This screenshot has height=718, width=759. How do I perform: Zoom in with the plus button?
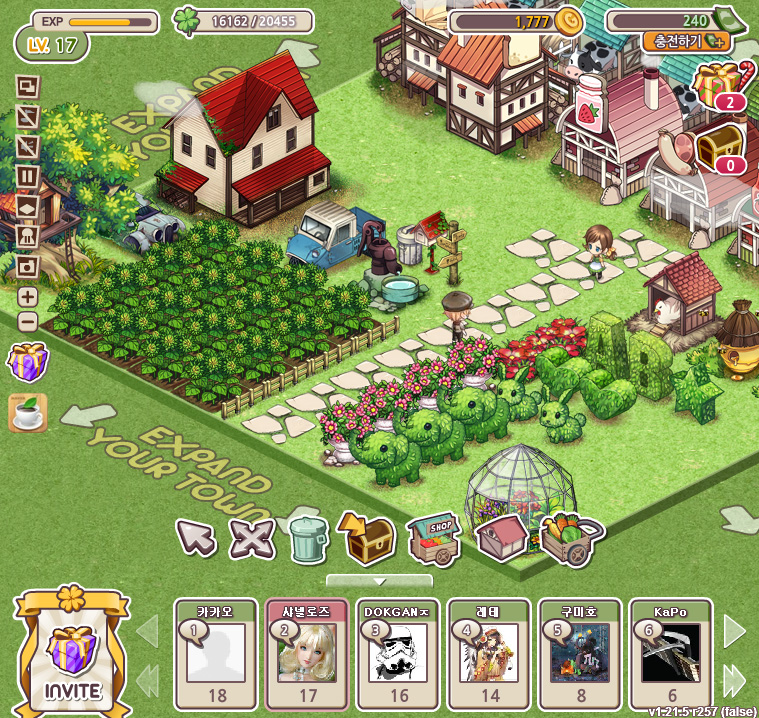(x=28, y=297)
